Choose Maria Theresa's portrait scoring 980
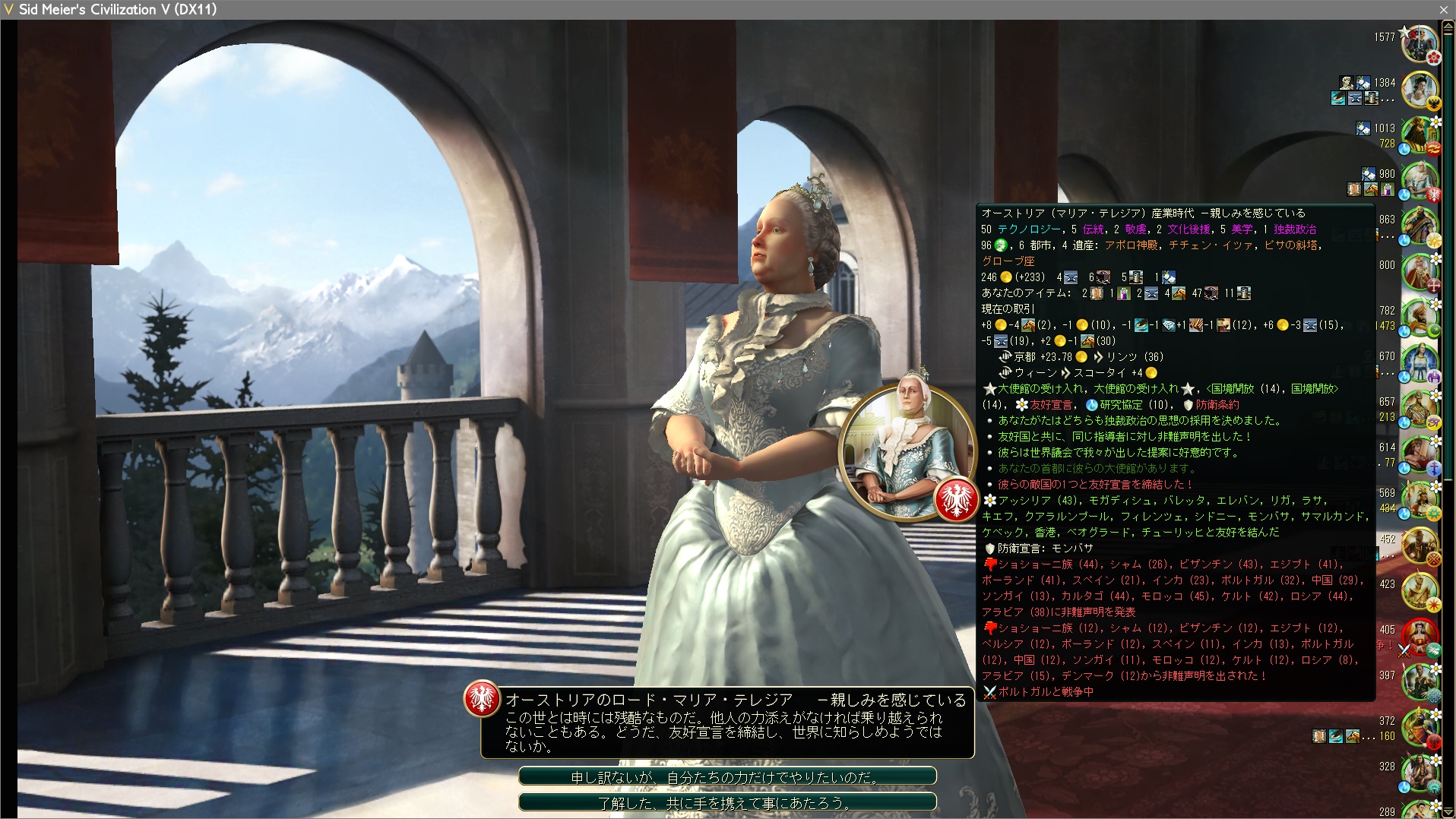 click(x=1419, y=181)
